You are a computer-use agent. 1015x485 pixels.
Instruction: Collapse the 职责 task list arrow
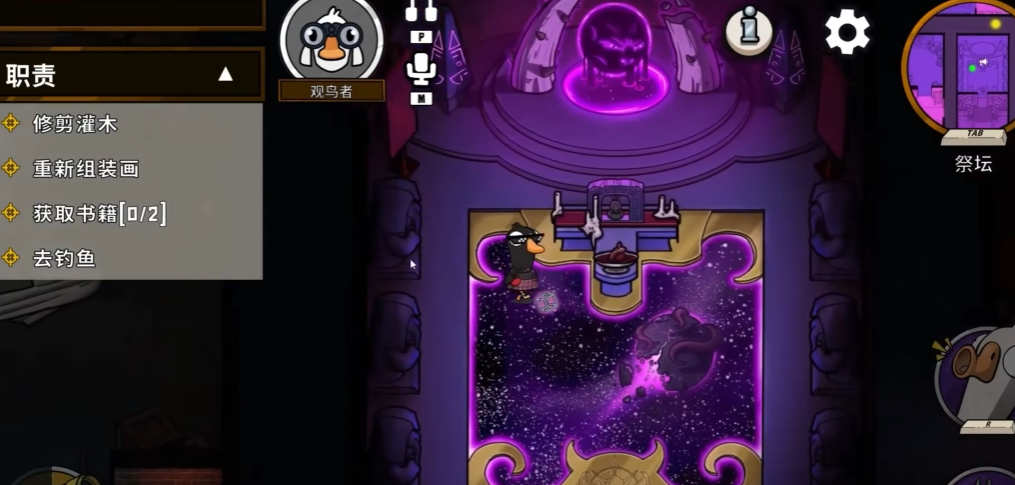click(226, 74)
